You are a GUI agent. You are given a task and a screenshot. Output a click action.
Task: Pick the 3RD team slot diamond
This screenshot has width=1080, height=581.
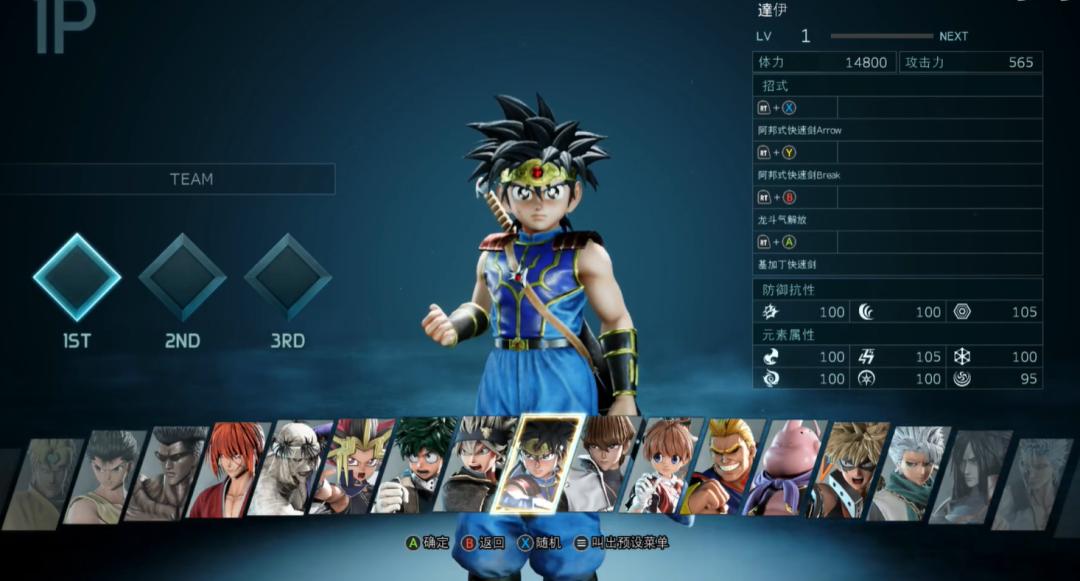[x=288, y=278]
